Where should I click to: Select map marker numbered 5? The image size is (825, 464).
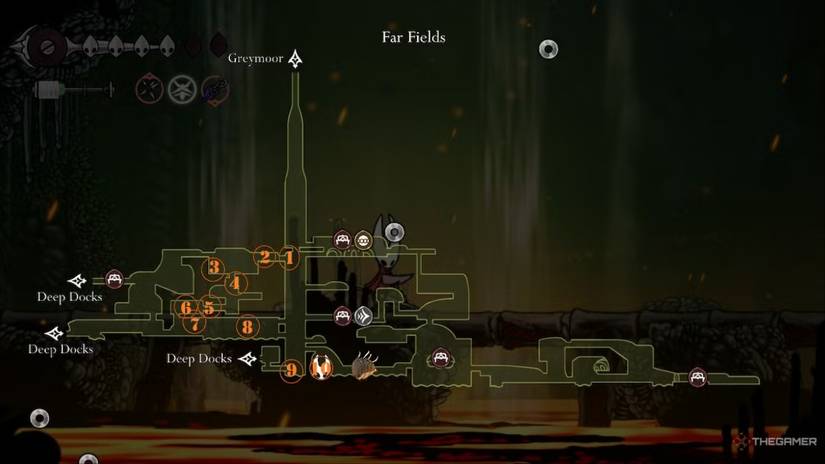tap(208, 307)
